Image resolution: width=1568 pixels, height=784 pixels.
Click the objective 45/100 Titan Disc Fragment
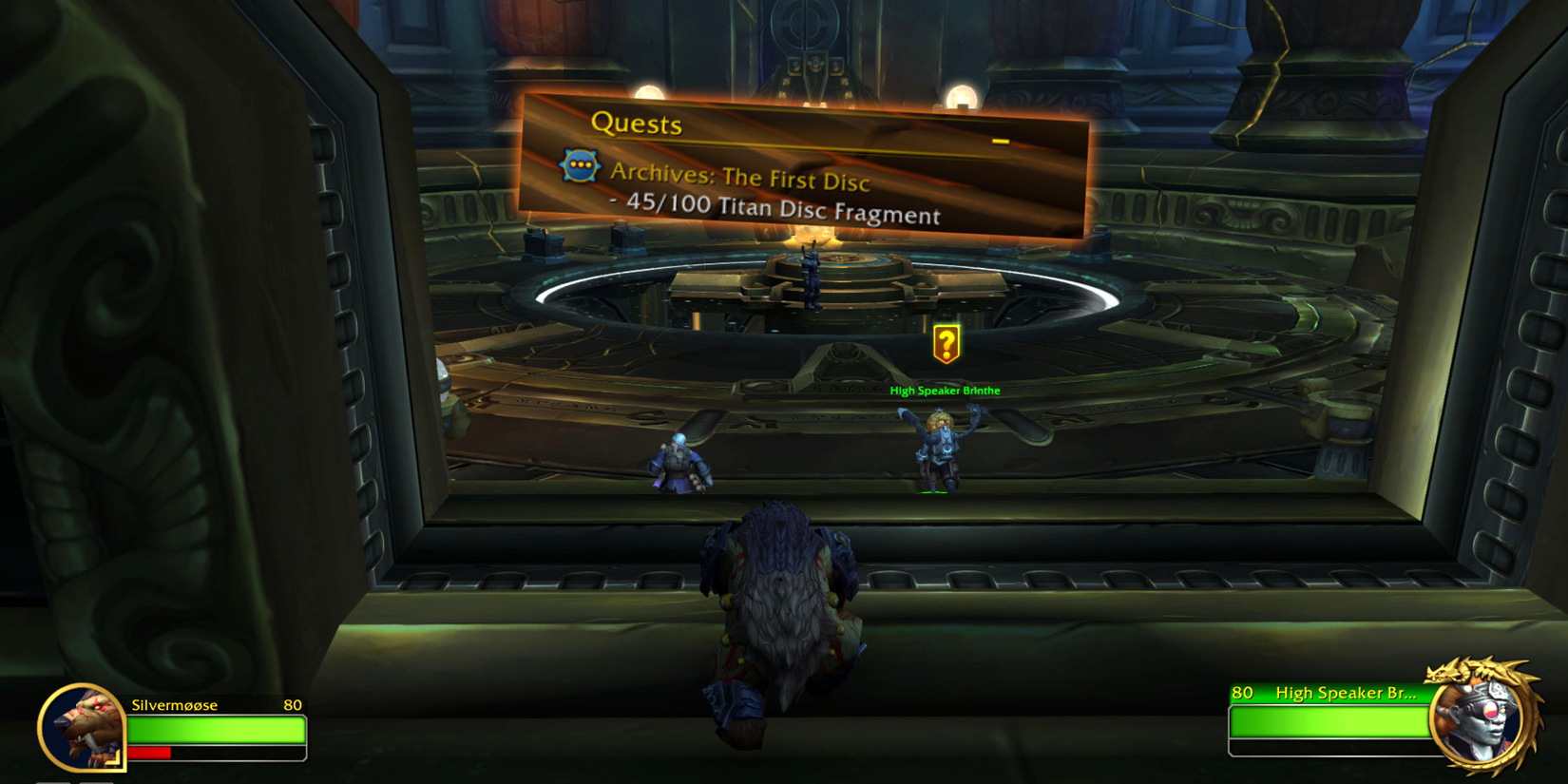pyautogui.click(x=779, y=210)
